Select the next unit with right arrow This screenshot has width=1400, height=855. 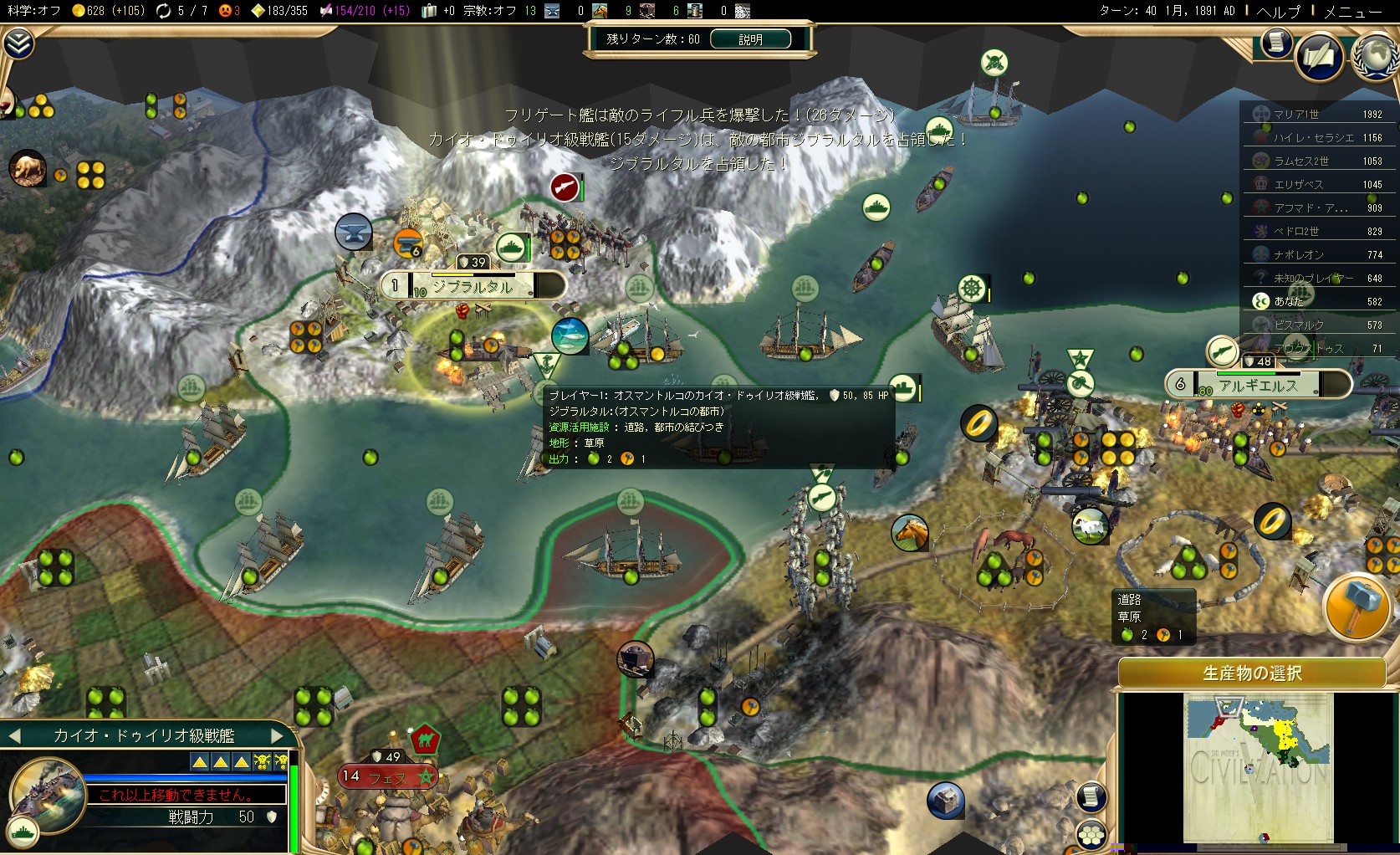click(278, 736)
